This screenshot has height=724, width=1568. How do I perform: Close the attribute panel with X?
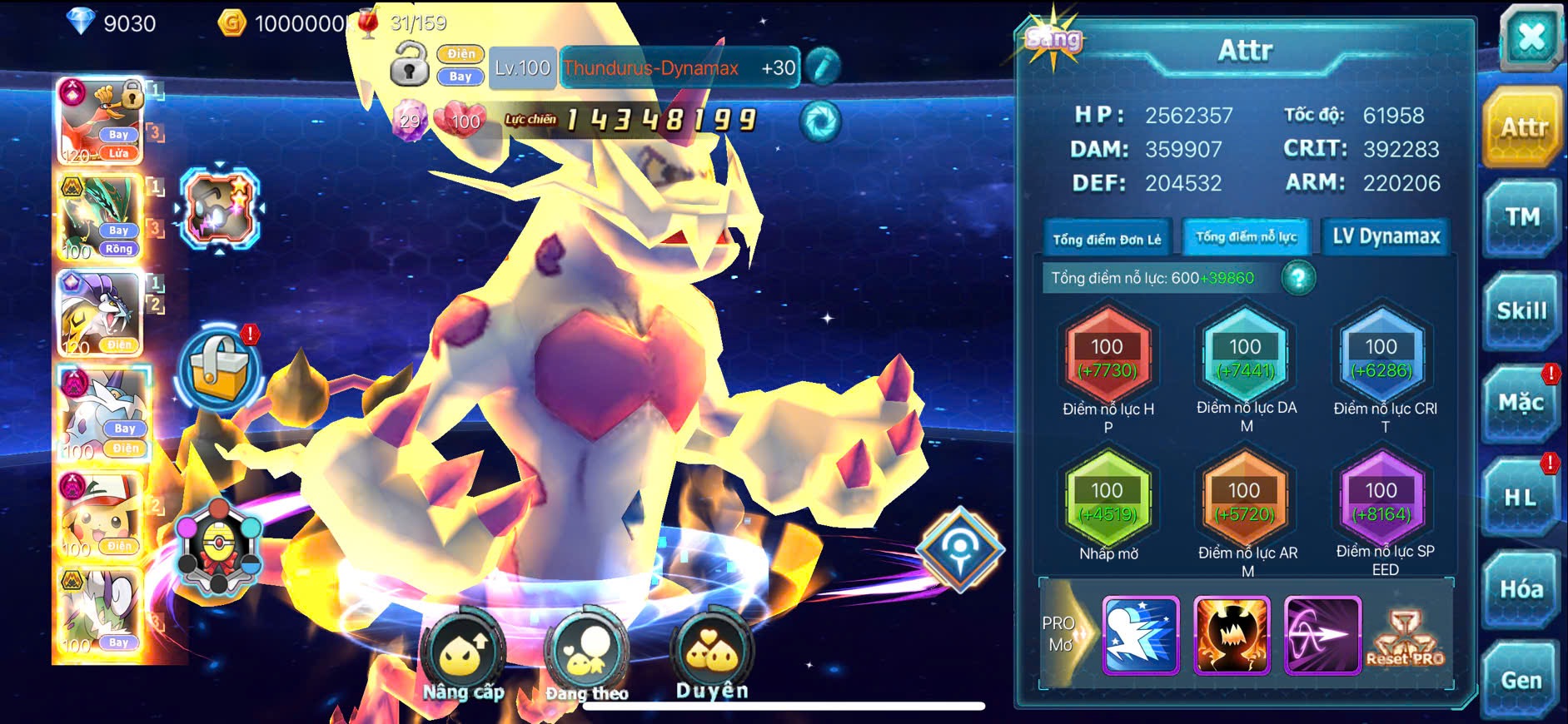[x=1531, y=37]
